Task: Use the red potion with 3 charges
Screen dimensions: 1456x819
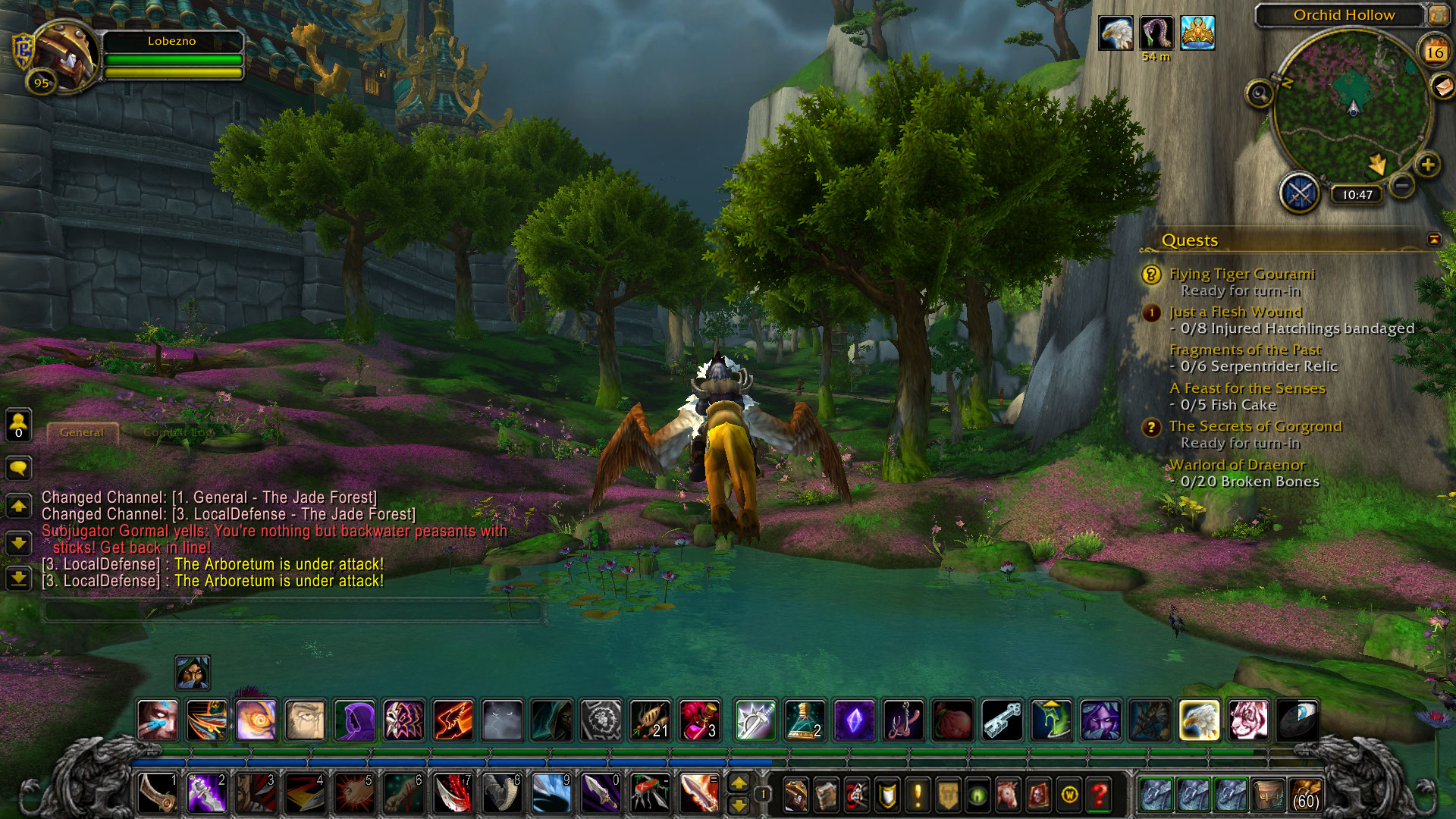Action: [699, 720]
